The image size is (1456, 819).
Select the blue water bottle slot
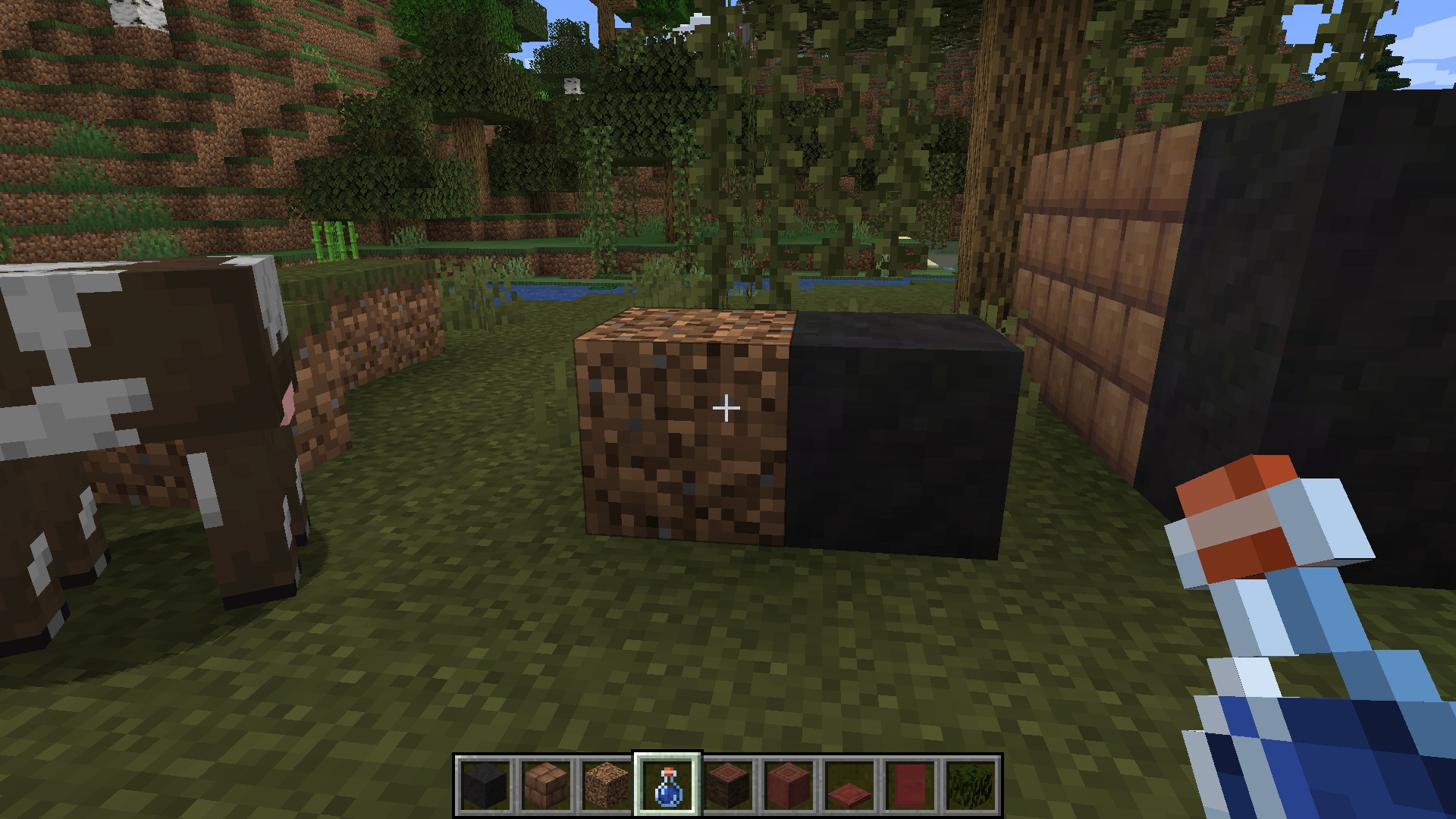[667, 784]
